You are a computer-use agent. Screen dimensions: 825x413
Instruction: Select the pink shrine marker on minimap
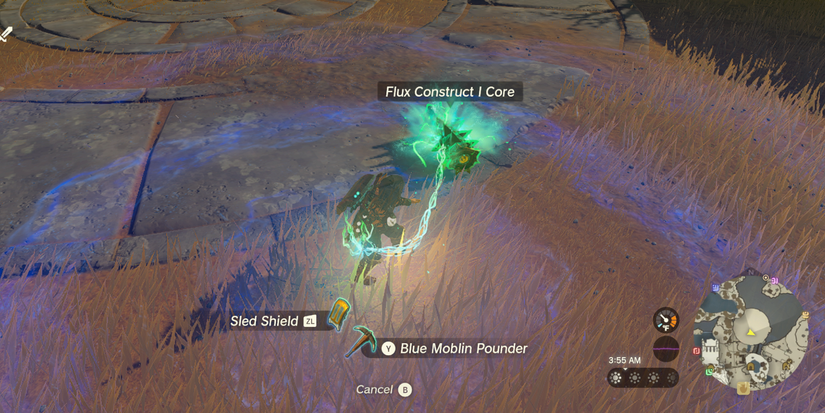coord(774,281)
